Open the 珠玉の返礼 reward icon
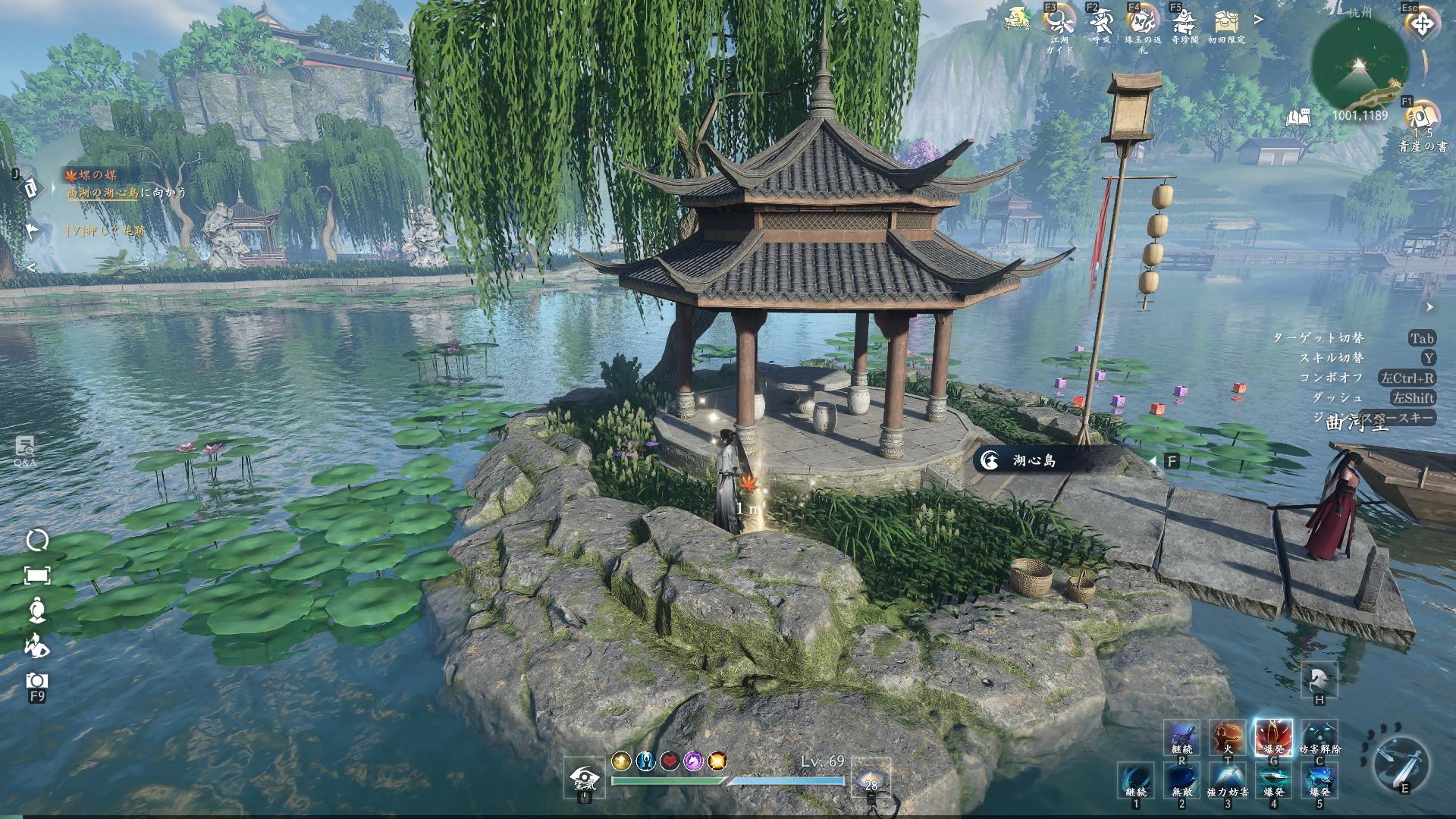1456x819 pixels. pyautogui.click(x=1142, y=20)
